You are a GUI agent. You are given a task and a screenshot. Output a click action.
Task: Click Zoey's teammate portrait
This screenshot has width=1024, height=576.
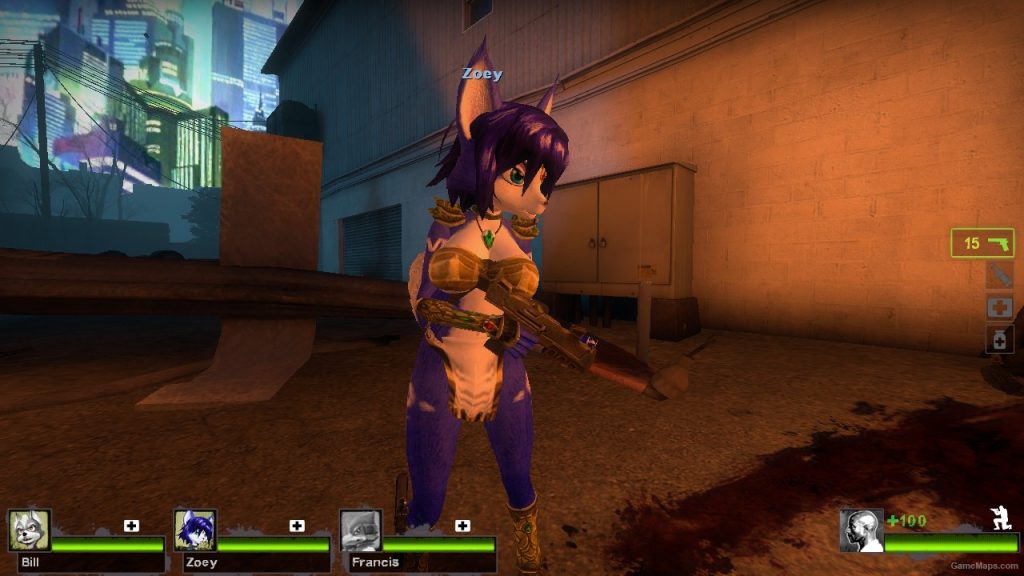(194, 530)
